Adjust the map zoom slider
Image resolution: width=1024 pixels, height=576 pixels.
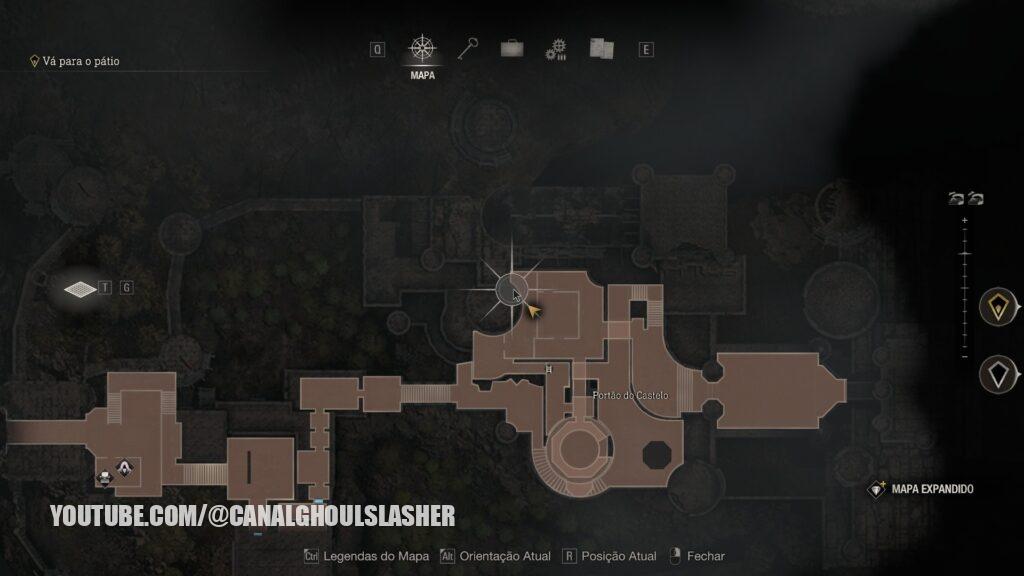pos(965,256)
